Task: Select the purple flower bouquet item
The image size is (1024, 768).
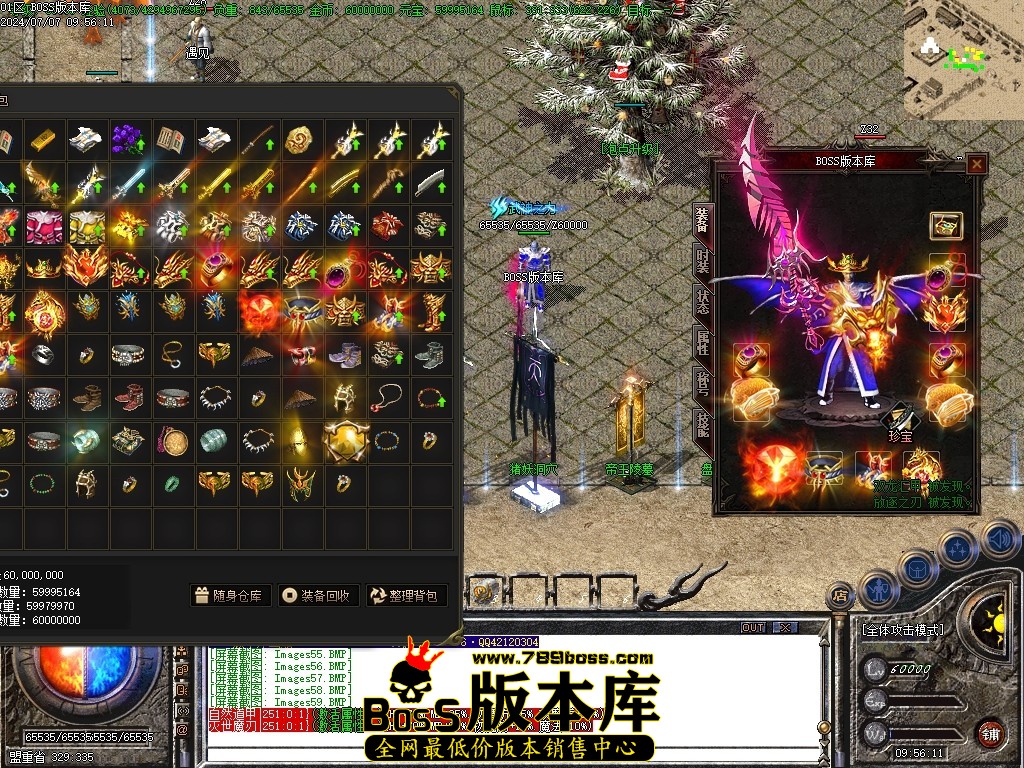Action: point(128,138)
